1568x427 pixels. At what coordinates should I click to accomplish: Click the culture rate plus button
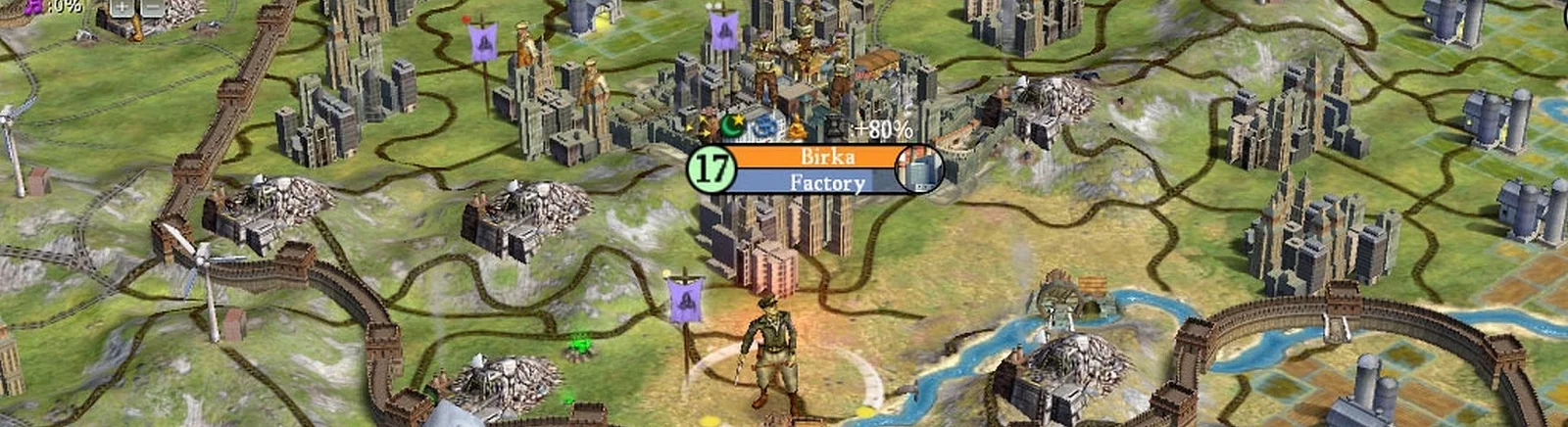121,8
